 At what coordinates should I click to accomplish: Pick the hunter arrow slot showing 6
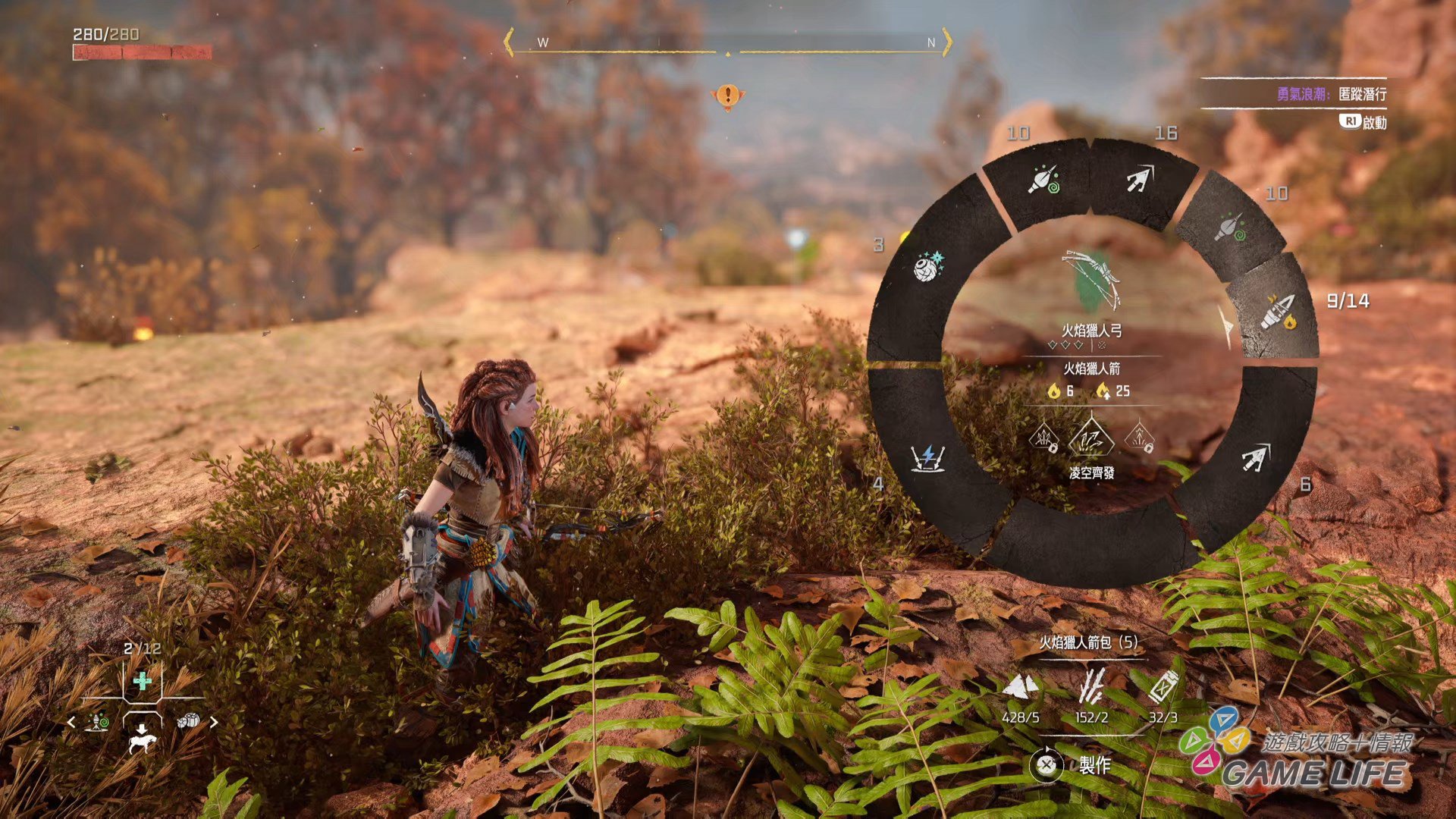(x=1255, y=457)
